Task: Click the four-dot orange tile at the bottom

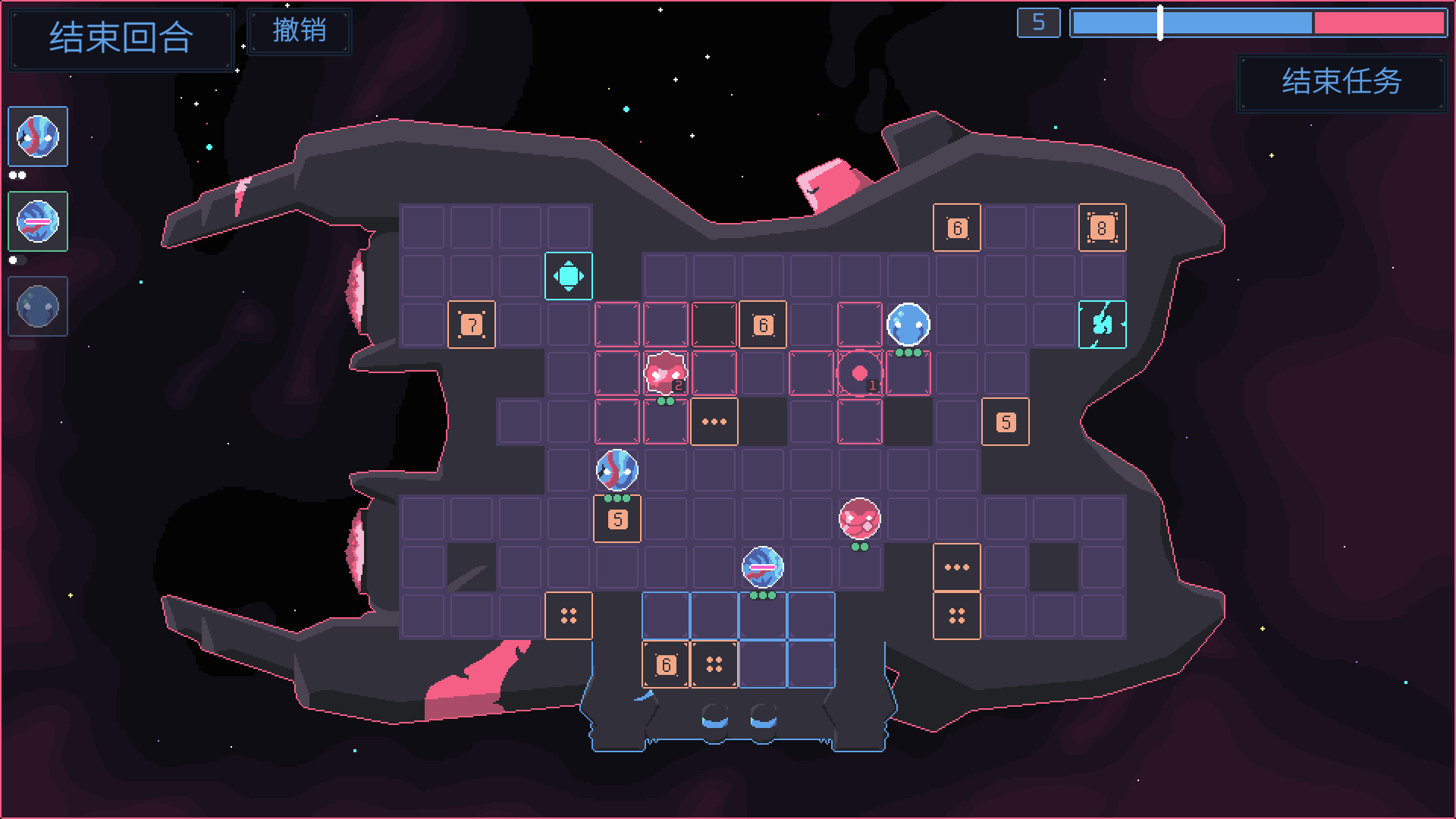Action: click(x=714, y=664)
